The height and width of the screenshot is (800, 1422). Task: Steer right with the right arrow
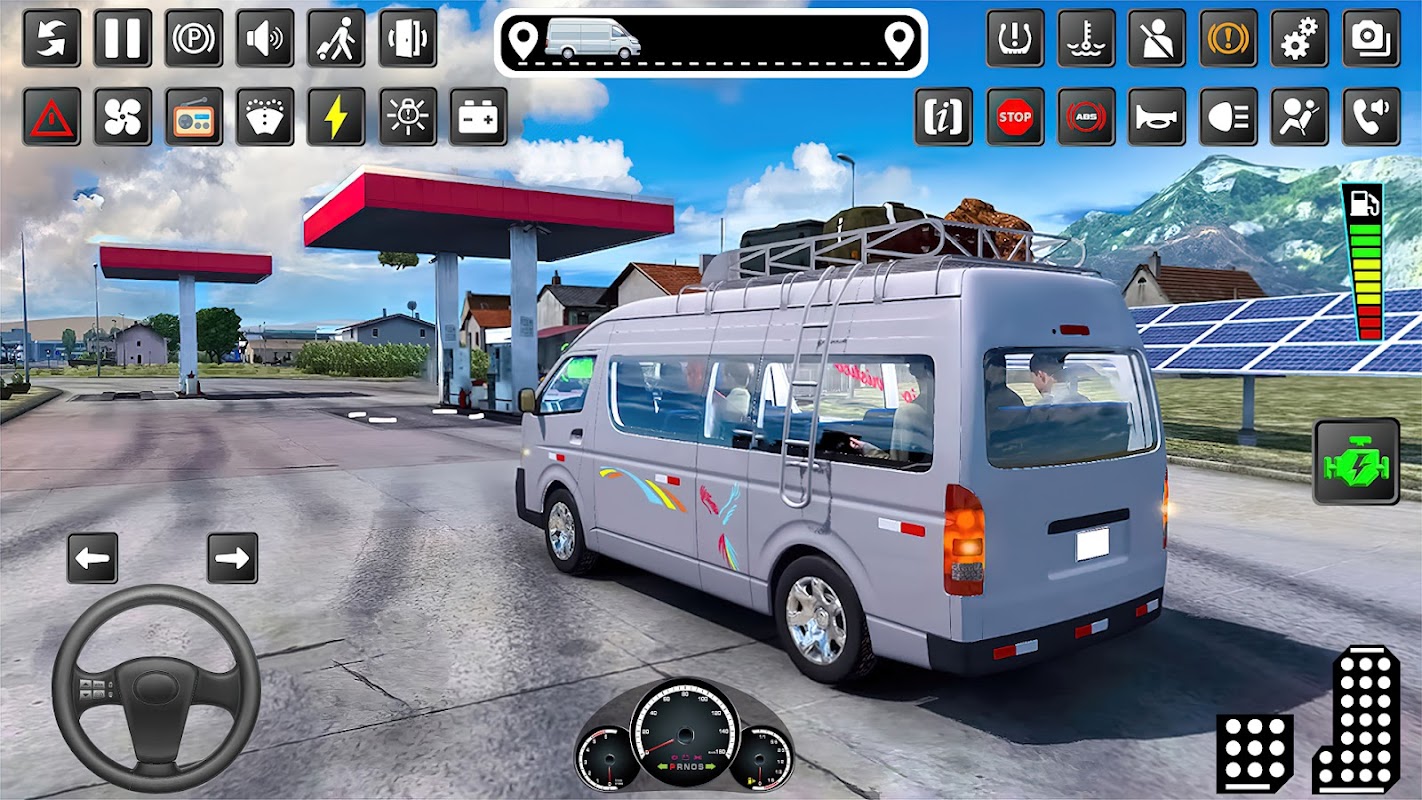point(233,558)
